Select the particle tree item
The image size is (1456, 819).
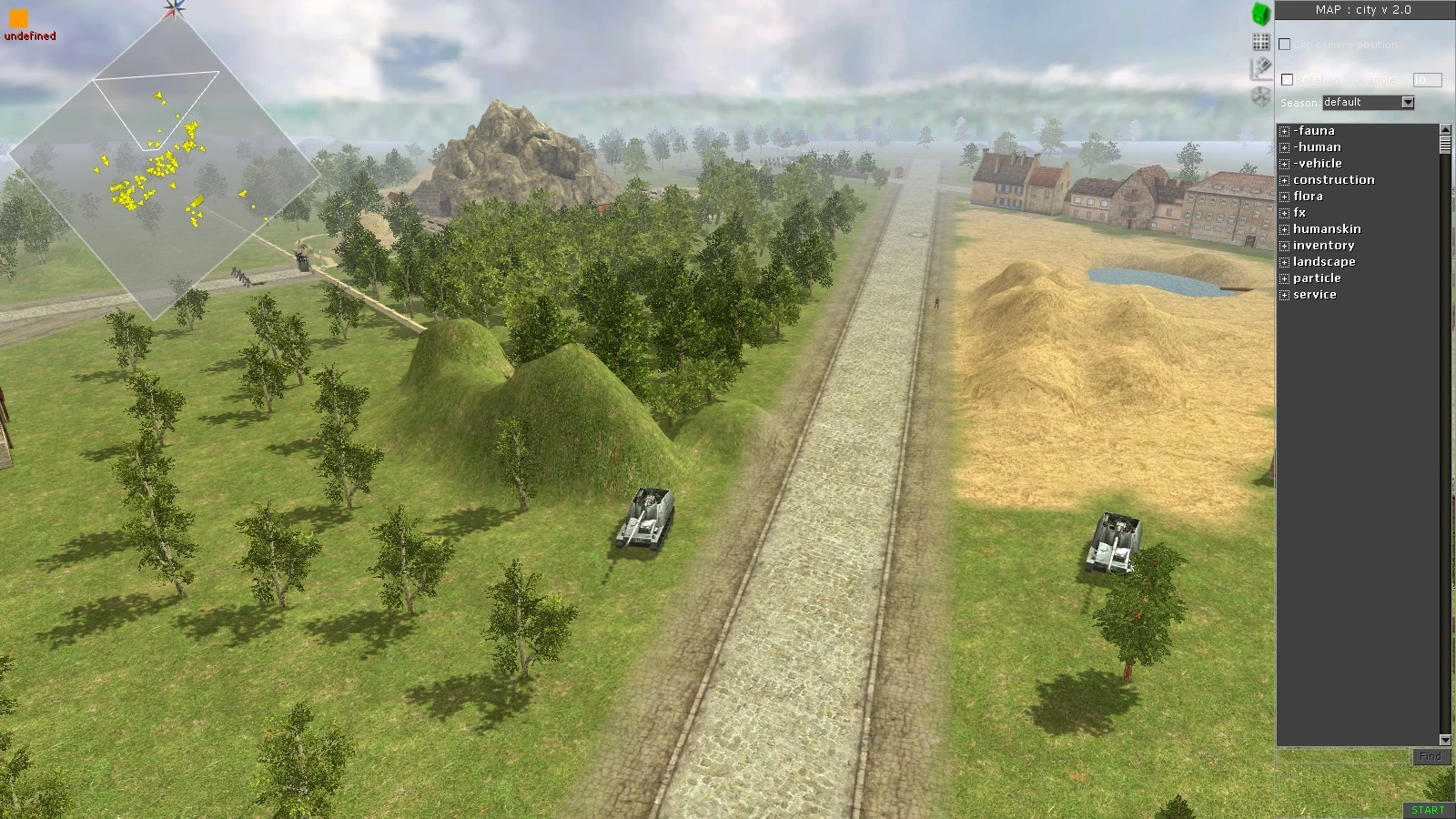(x=1319, y=278)
